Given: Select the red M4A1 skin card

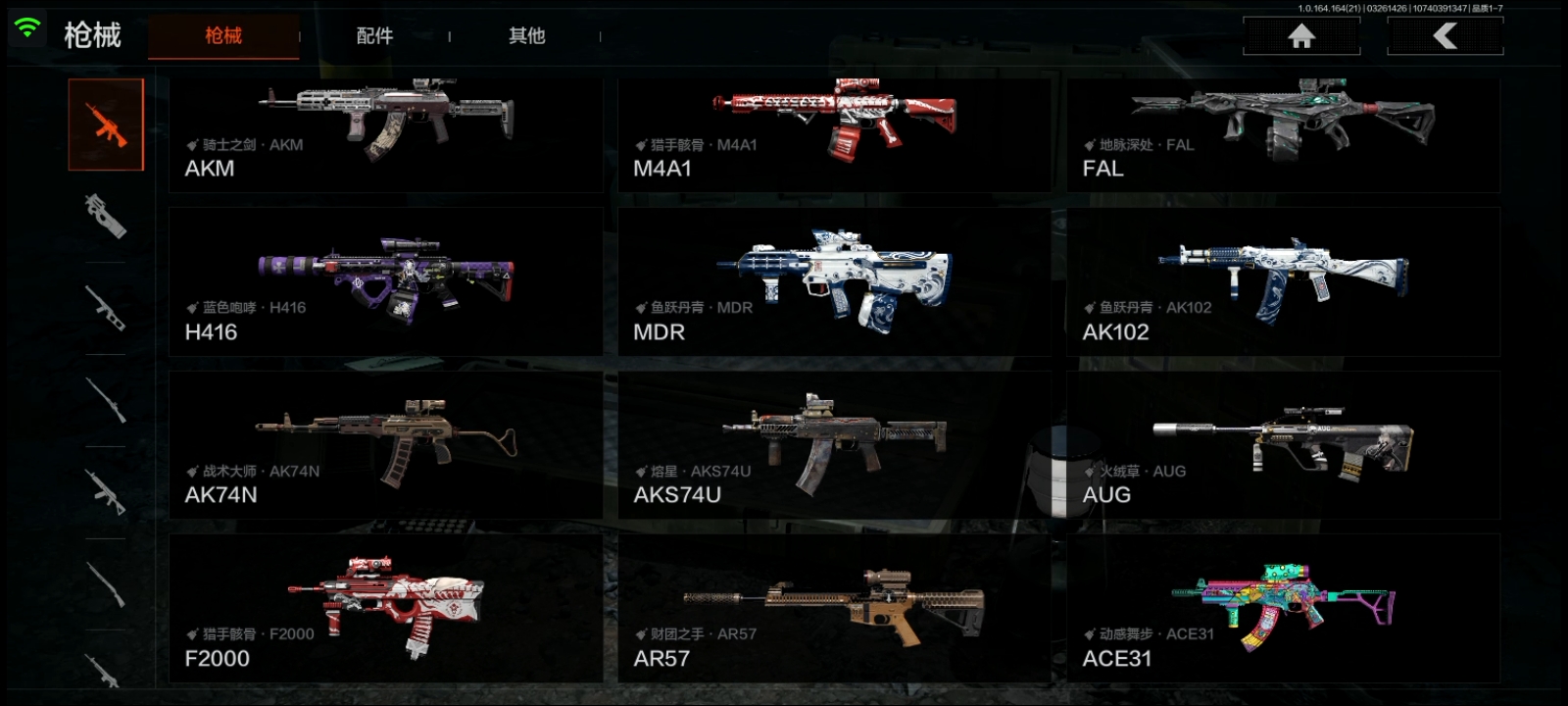Looking at the screenshot, I should tap(834, 134).
